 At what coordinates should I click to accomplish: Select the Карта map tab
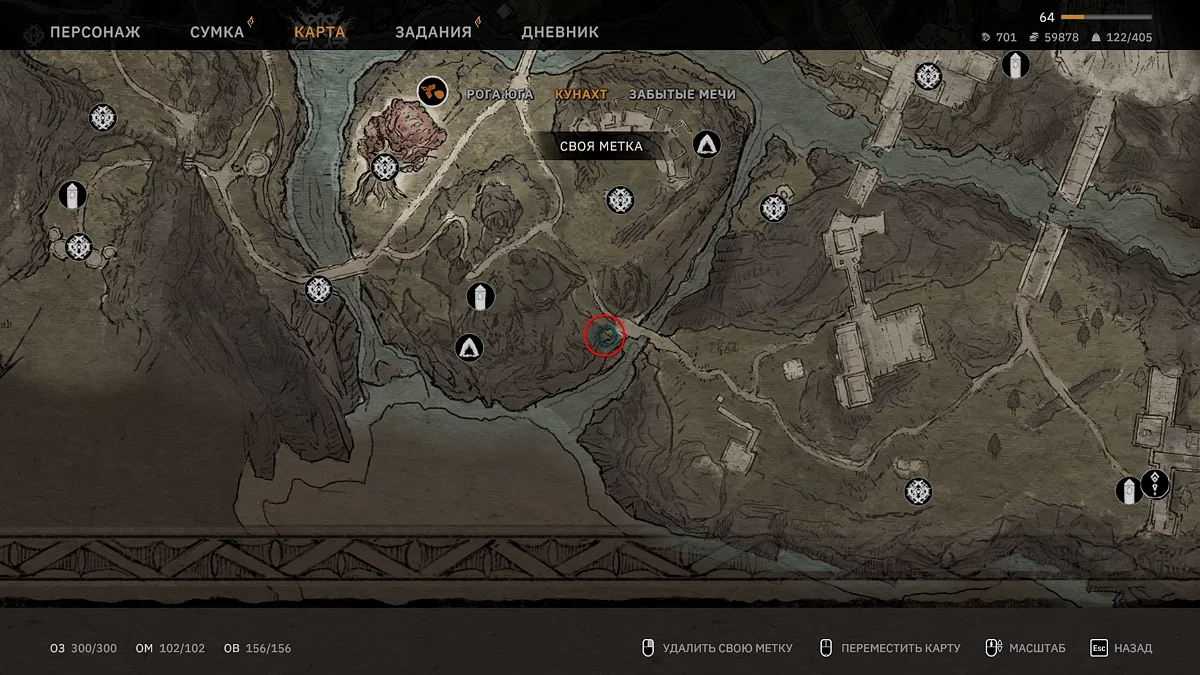click(x=320, y=32)
